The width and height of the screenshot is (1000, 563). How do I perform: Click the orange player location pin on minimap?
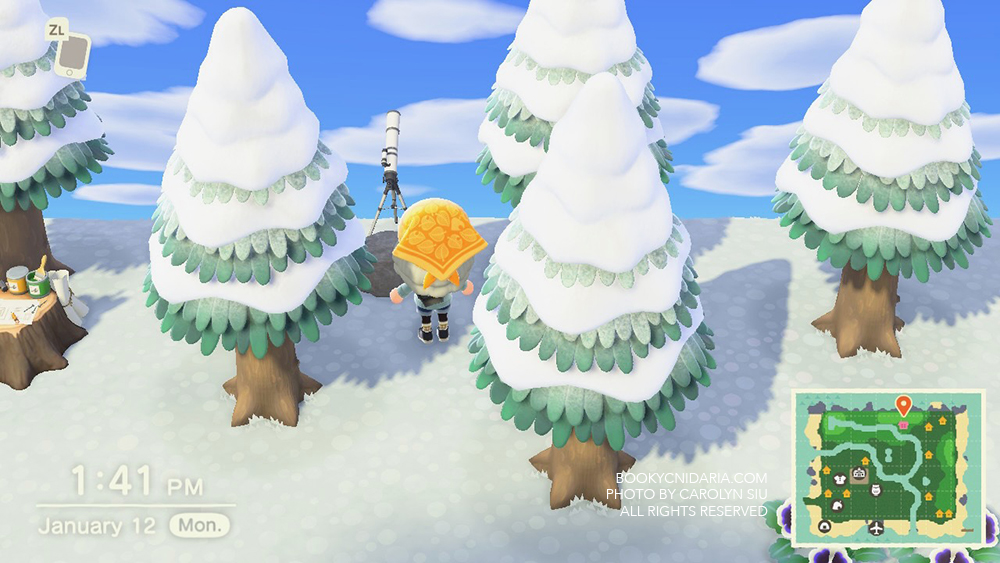[903, 406]
